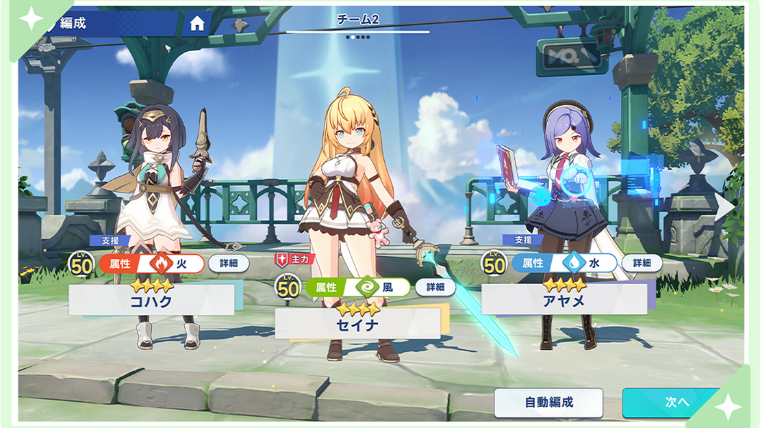Click the 自動編成 auto-formation button
The image size is (760, 428).
coord(548,402)
